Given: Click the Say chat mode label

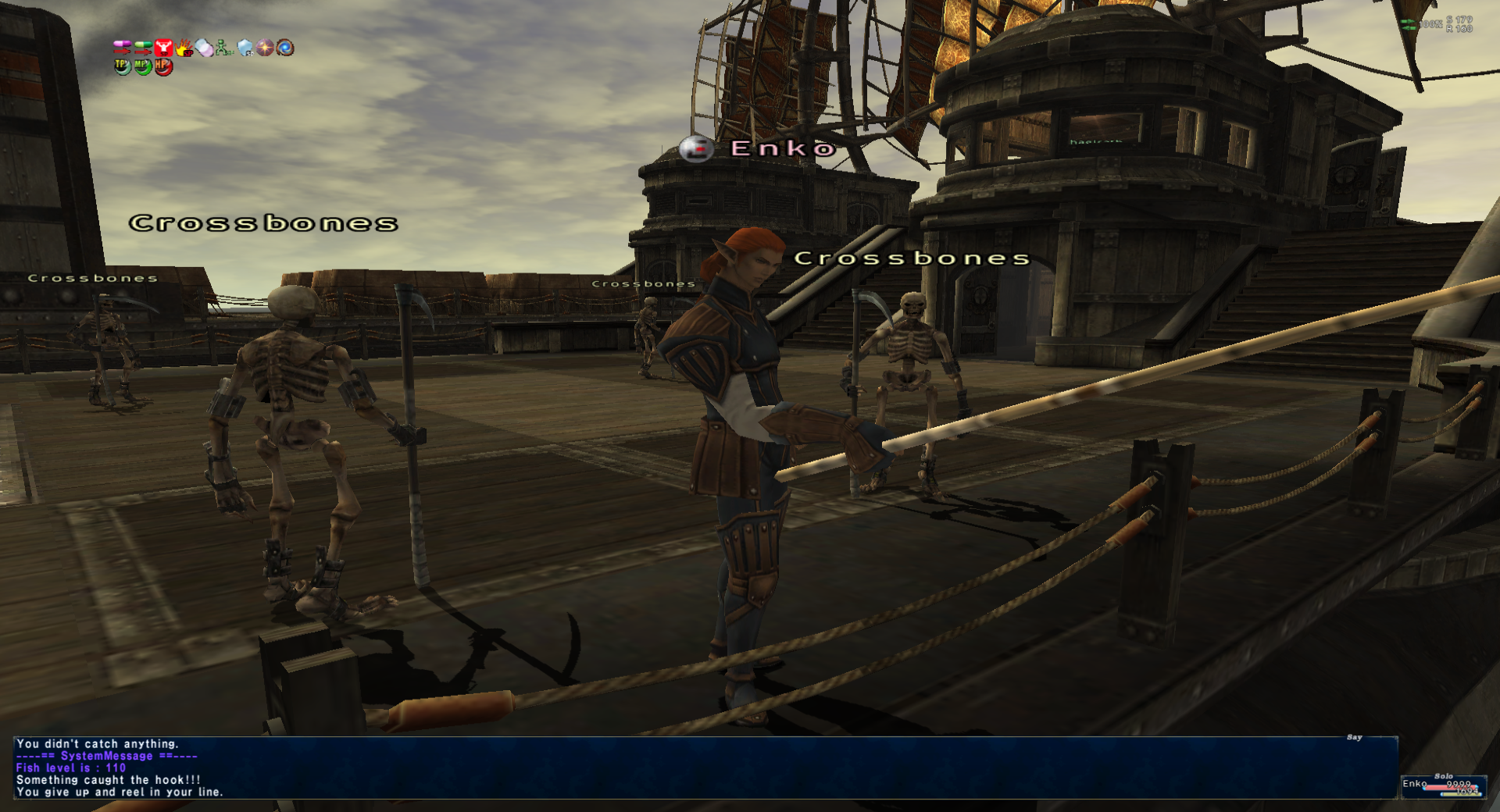Looking at the screenshot, I should click(x=1354, y=738).
